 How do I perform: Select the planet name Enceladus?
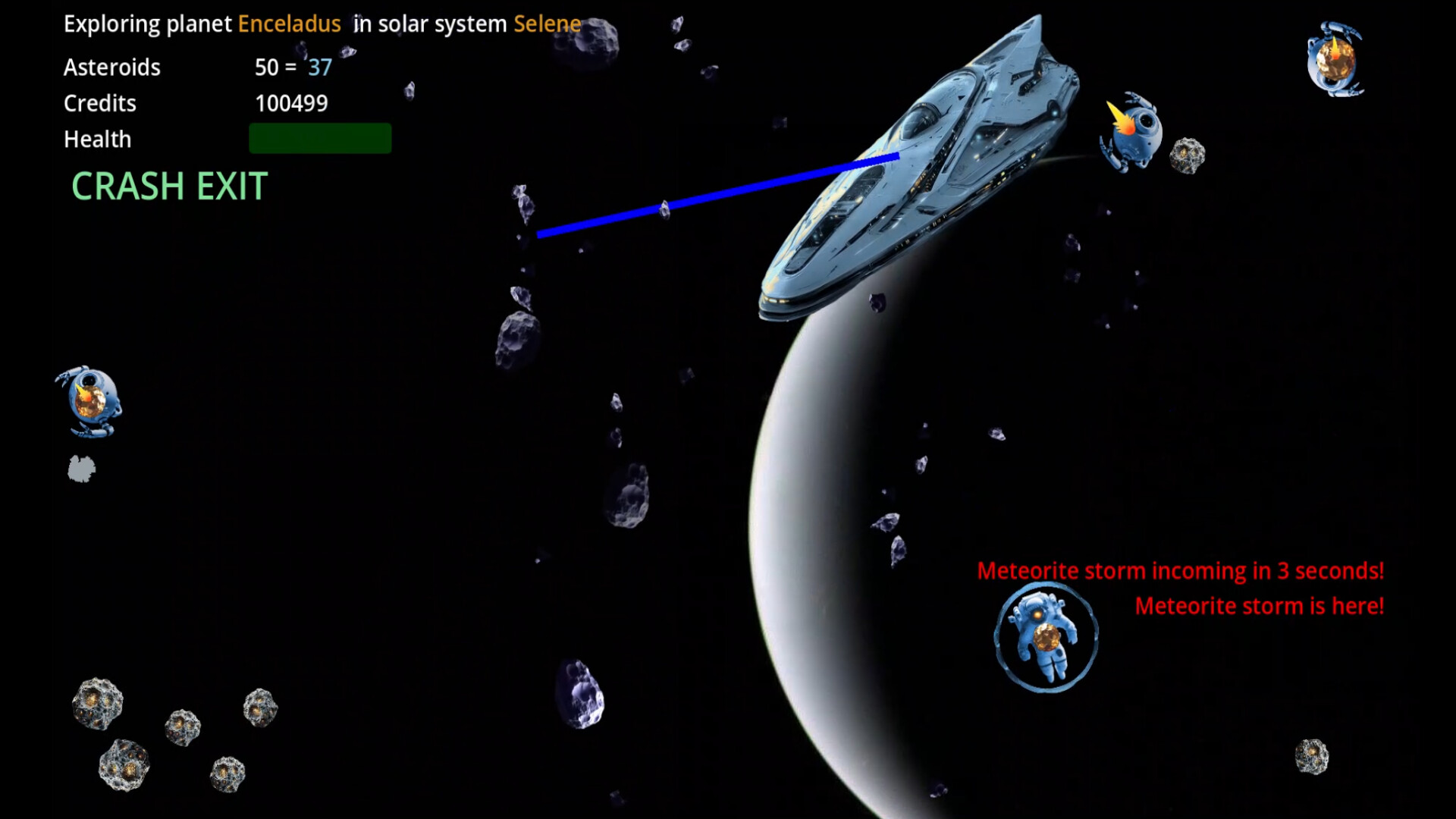[289, 24]
